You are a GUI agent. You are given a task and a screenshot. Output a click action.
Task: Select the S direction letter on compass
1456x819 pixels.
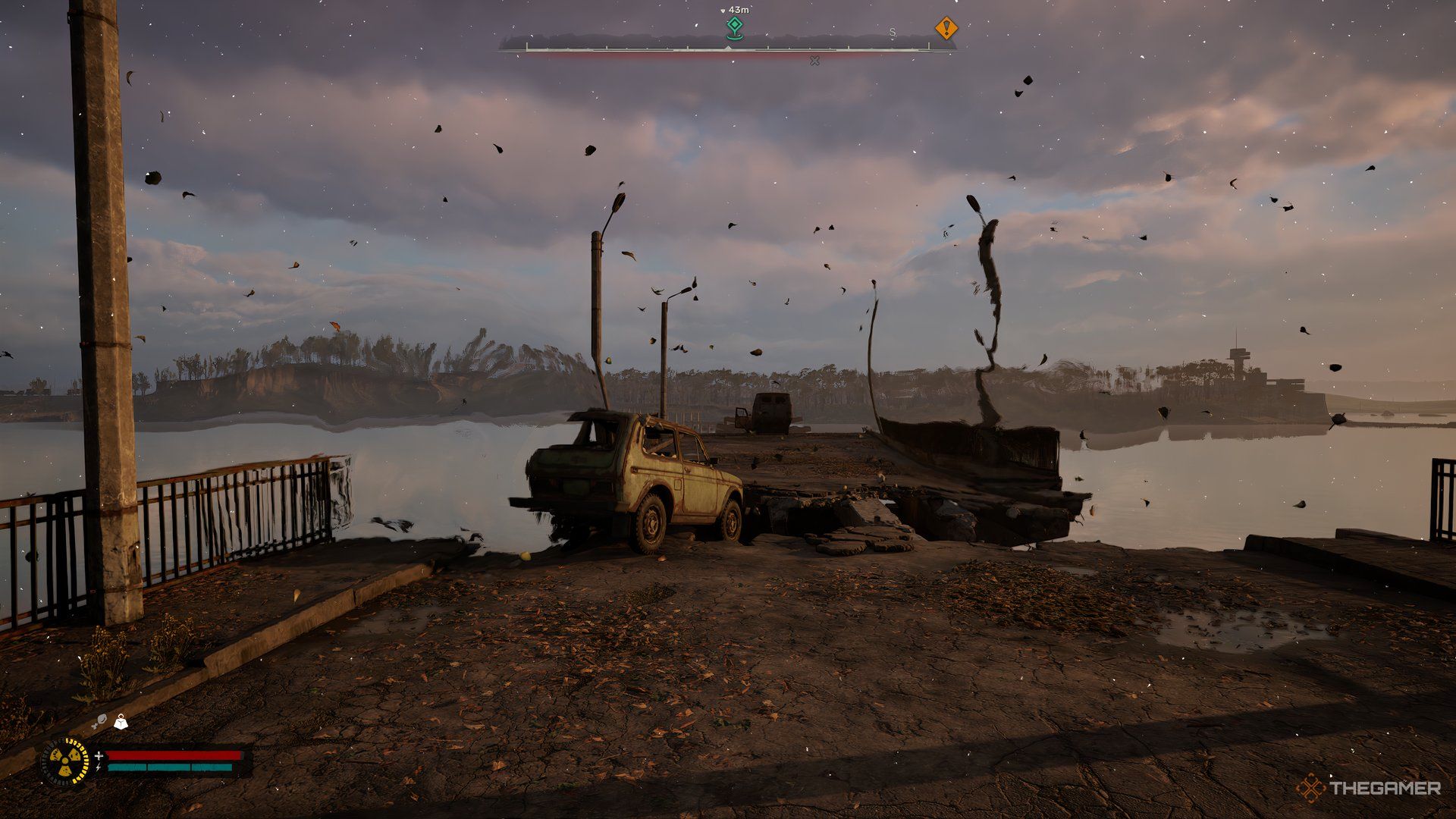pyautogui.click(x=892, y=32)
